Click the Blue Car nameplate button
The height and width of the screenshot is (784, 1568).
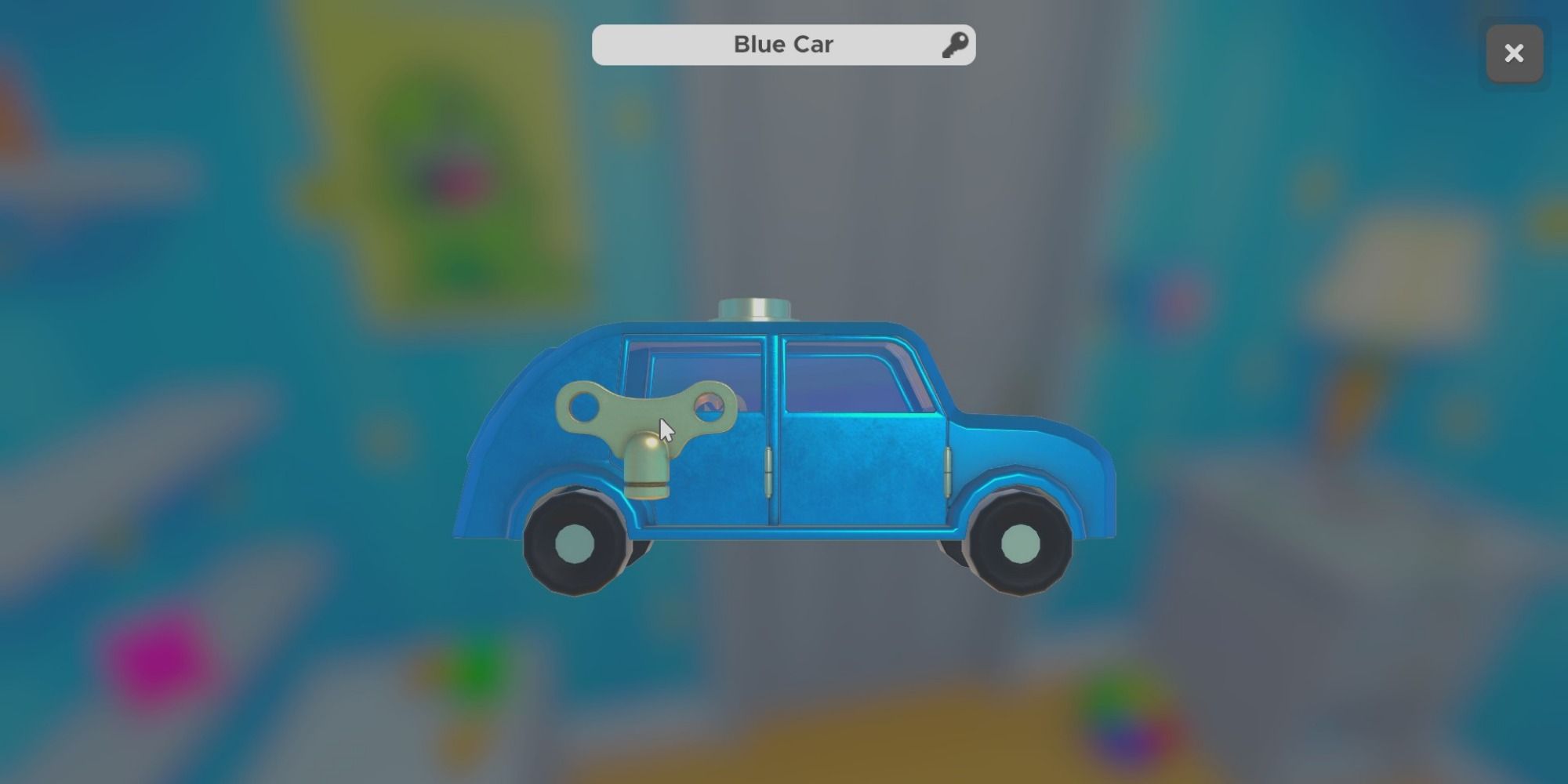click(784, 44)
